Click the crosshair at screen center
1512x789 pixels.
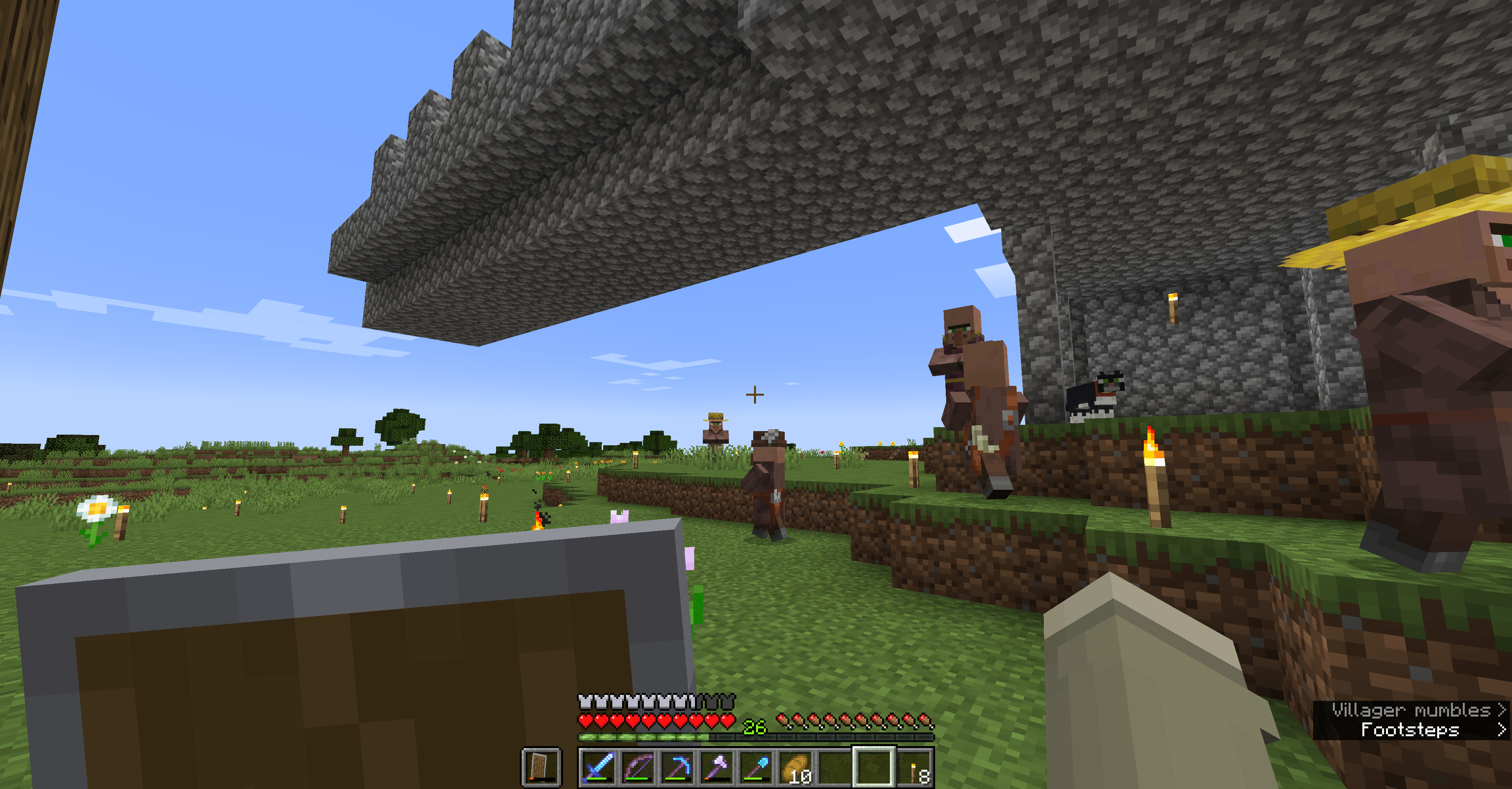756,394
